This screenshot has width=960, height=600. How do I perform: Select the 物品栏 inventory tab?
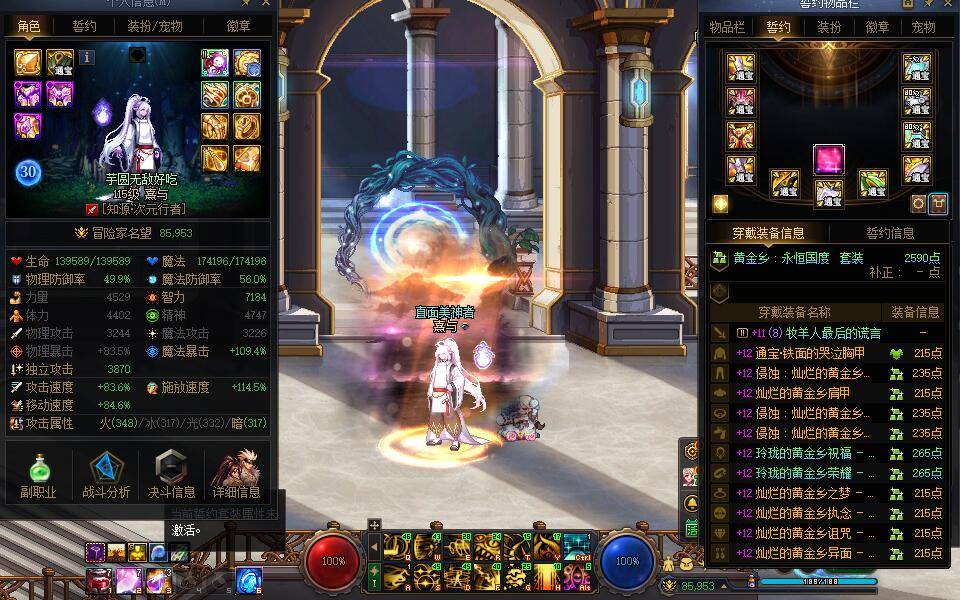728,27
